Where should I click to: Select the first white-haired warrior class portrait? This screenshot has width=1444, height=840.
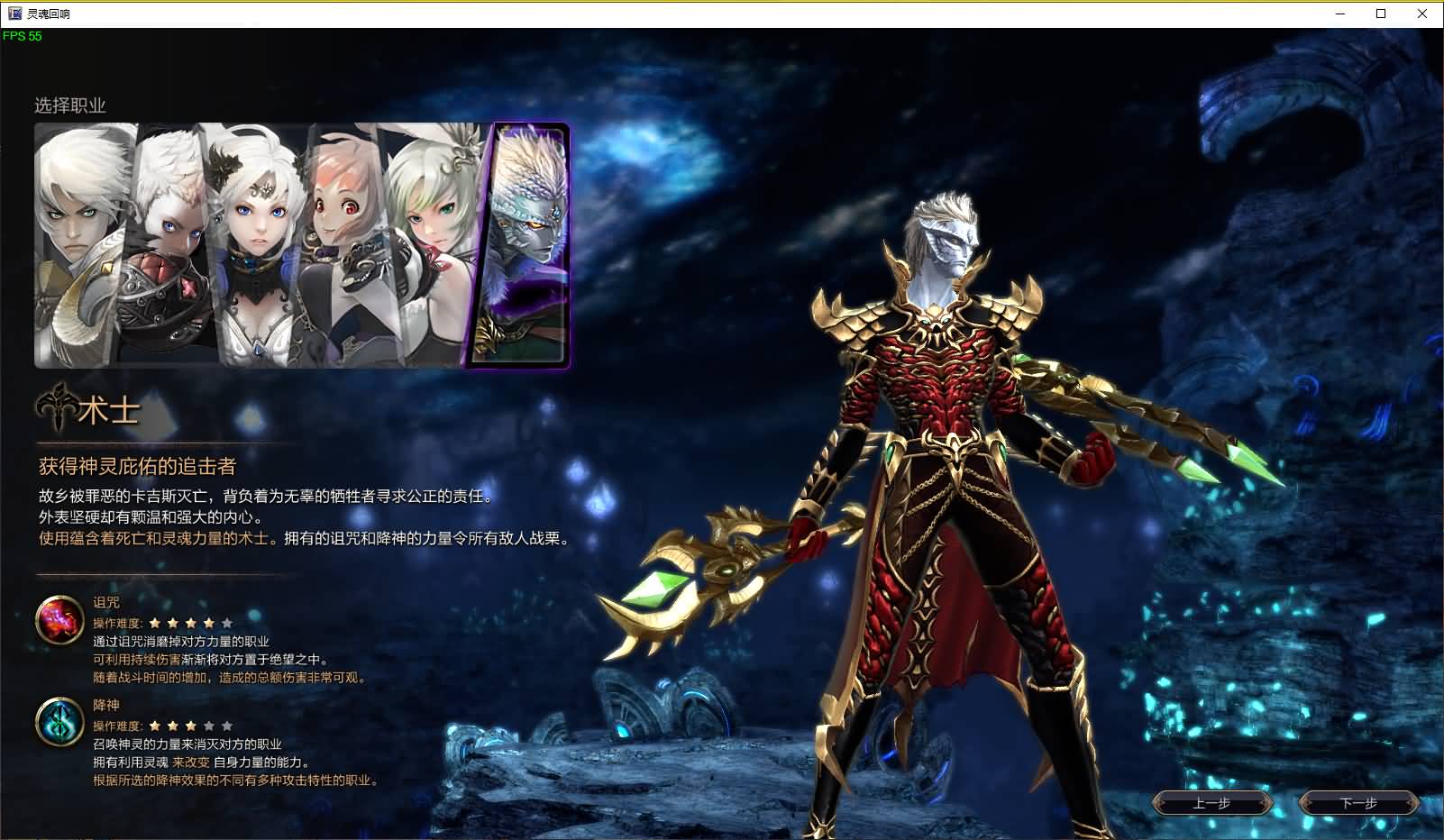(77, 243)
